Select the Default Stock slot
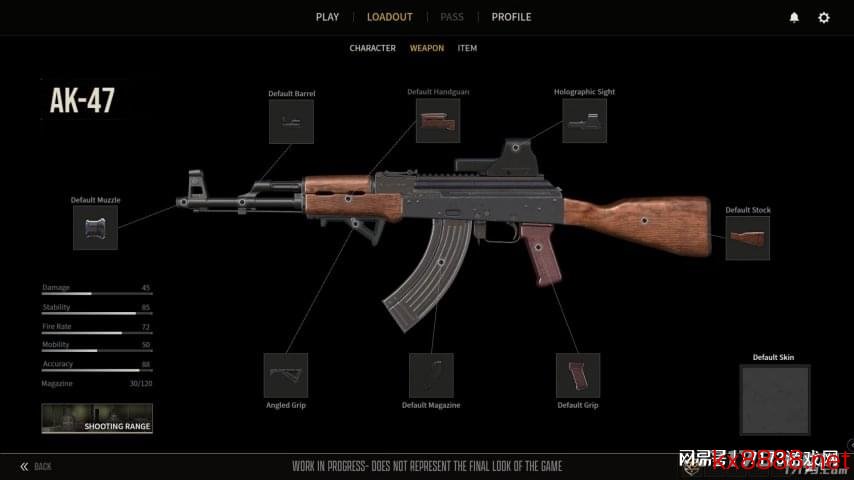 pos(747,238)
